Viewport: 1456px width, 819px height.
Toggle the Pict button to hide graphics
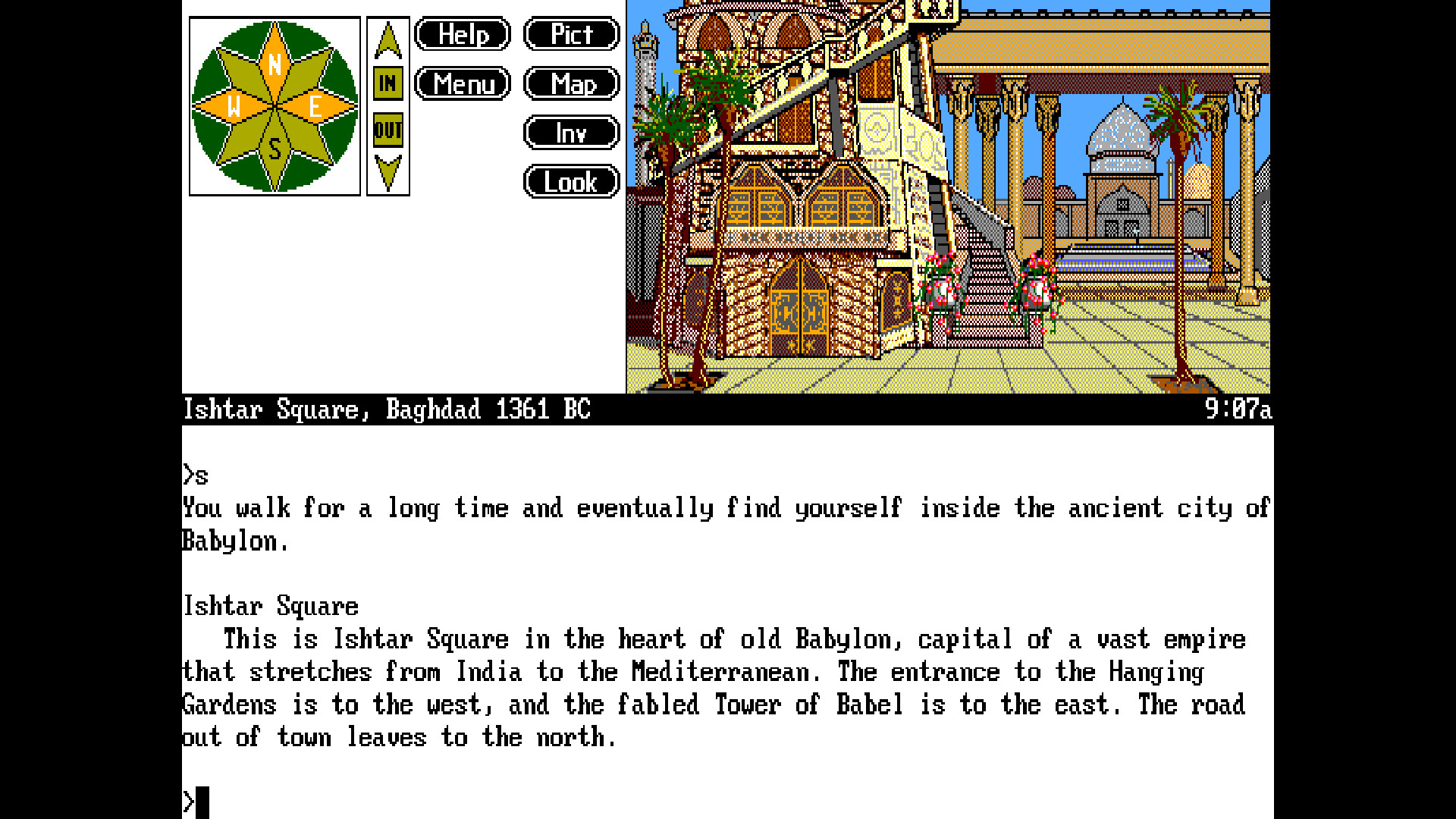(x=571, y=34)
